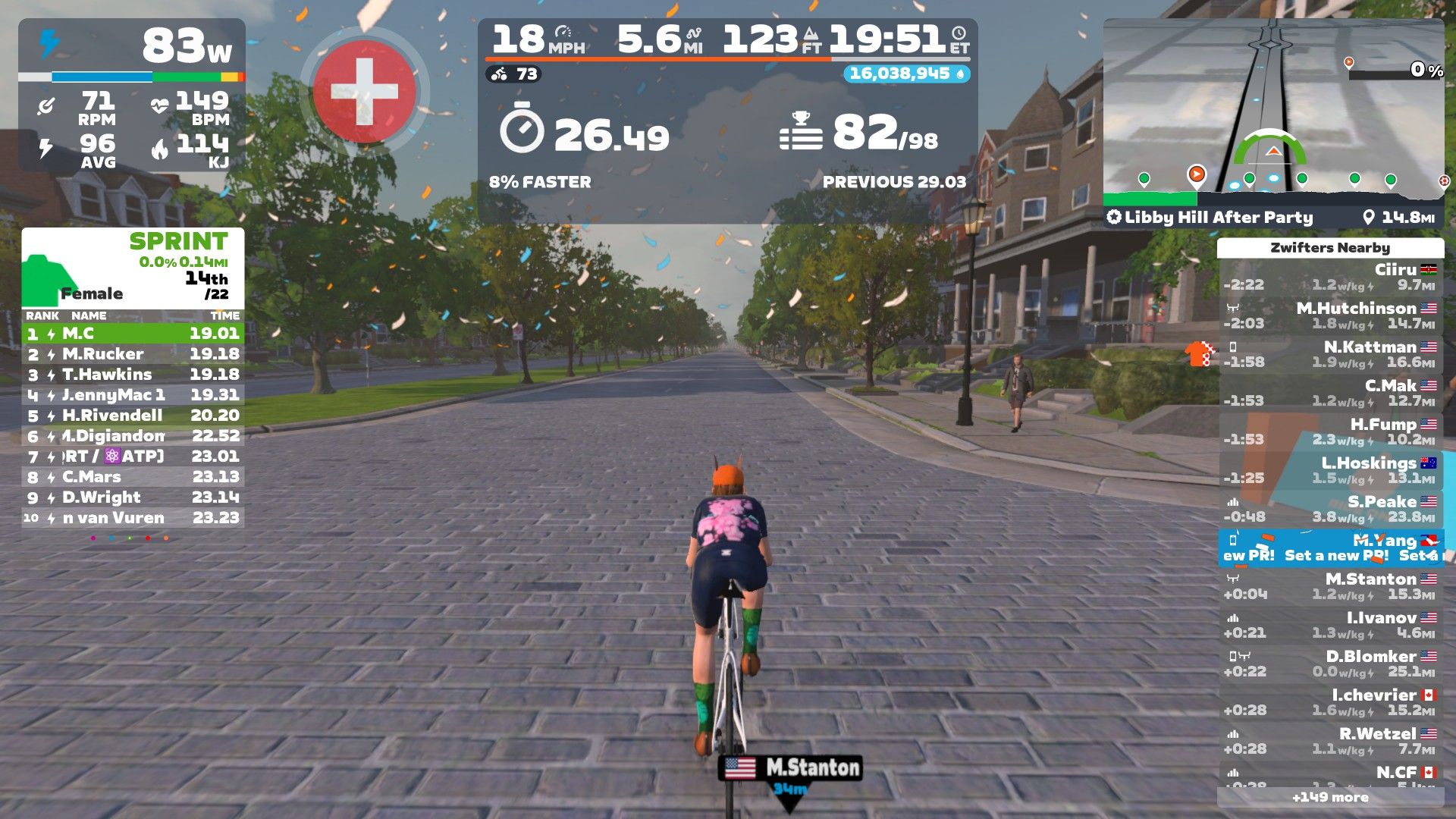Pick D.Wright leaderboard row
The width and height of the screenshot is (1456, 819).
[133, 497]
